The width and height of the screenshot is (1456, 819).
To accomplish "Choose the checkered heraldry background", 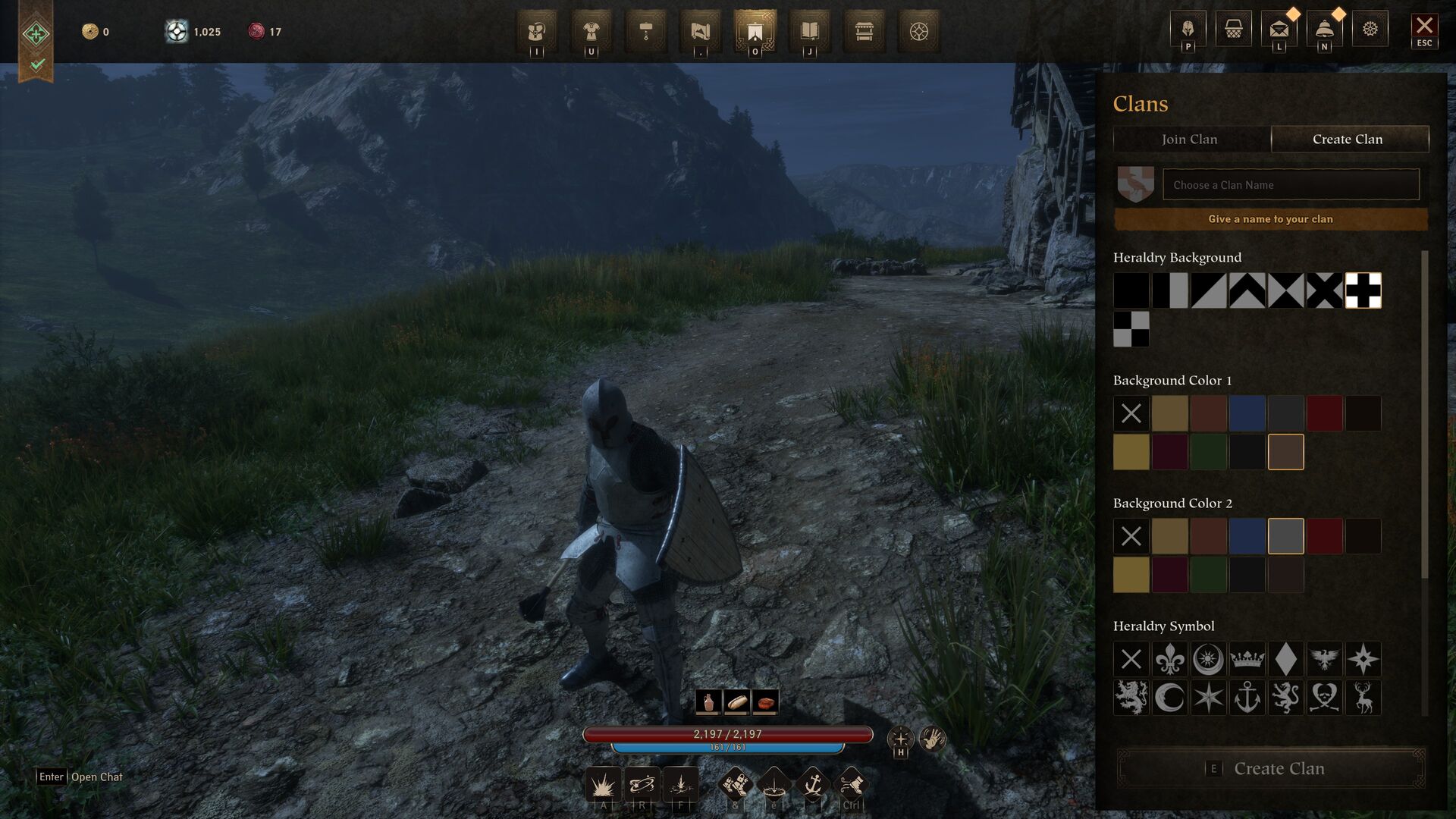I will coord(1131,329).
